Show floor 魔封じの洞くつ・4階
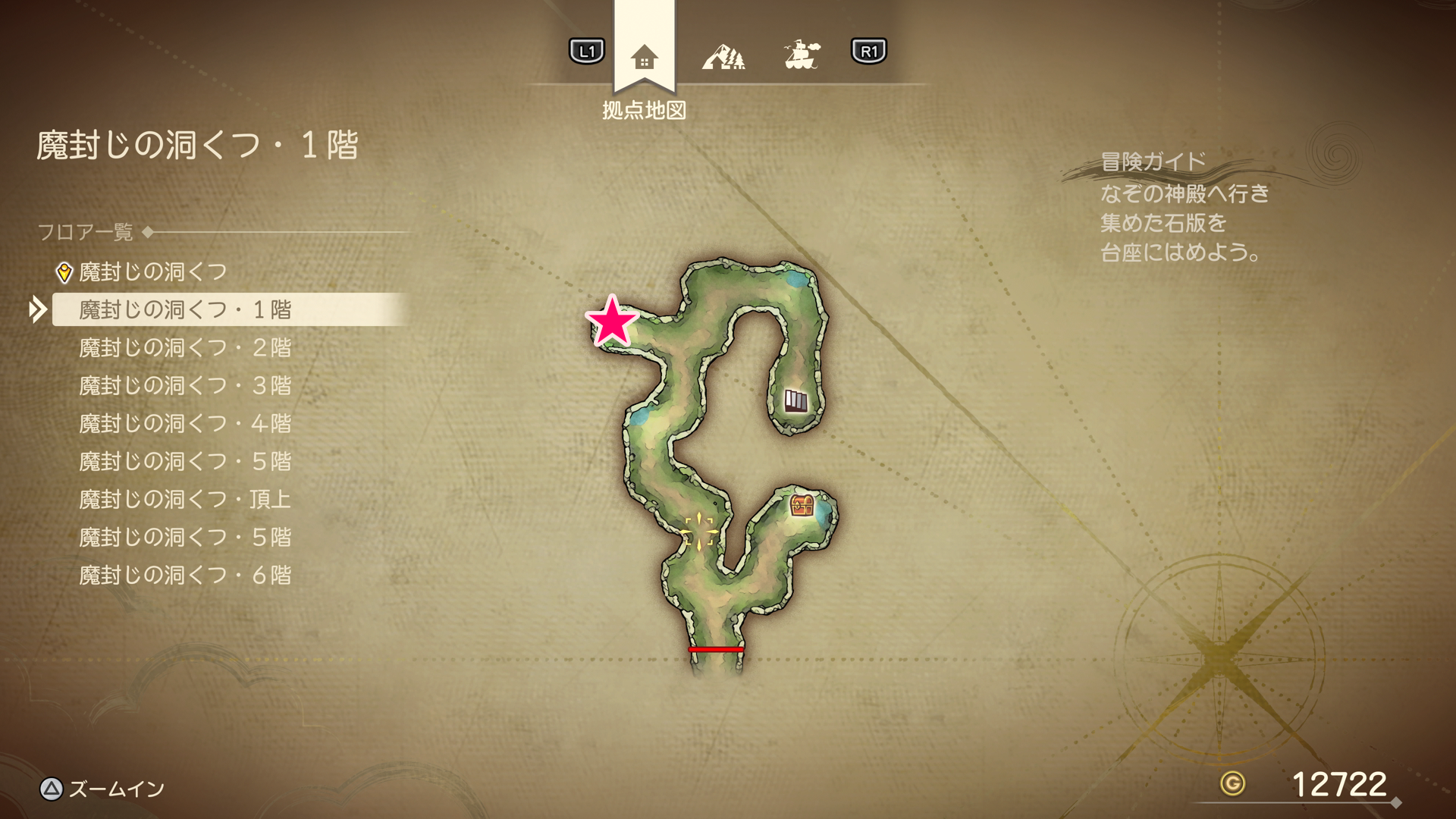The image size is (1456, 819). click(x=185, y=423)
